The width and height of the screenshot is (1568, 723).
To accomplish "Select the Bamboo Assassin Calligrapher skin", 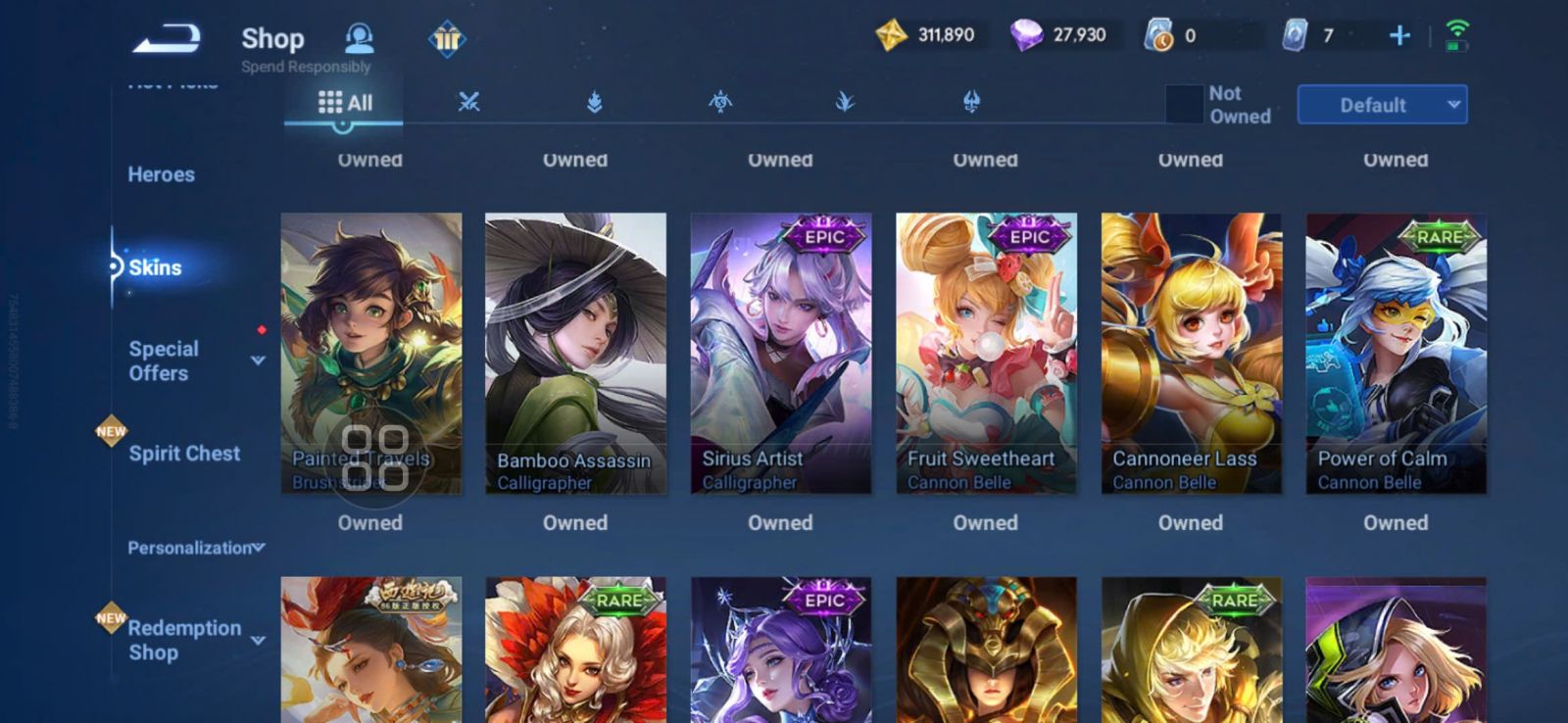I will click(x=575, y=353).
